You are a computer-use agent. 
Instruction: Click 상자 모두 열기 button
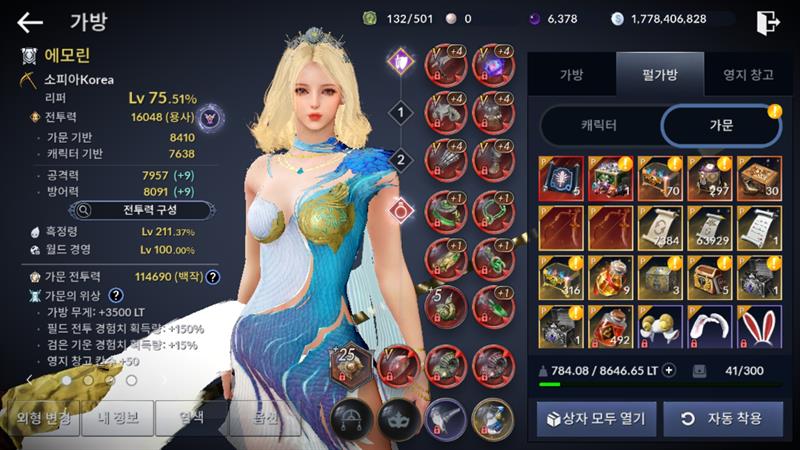coord(596,418)
